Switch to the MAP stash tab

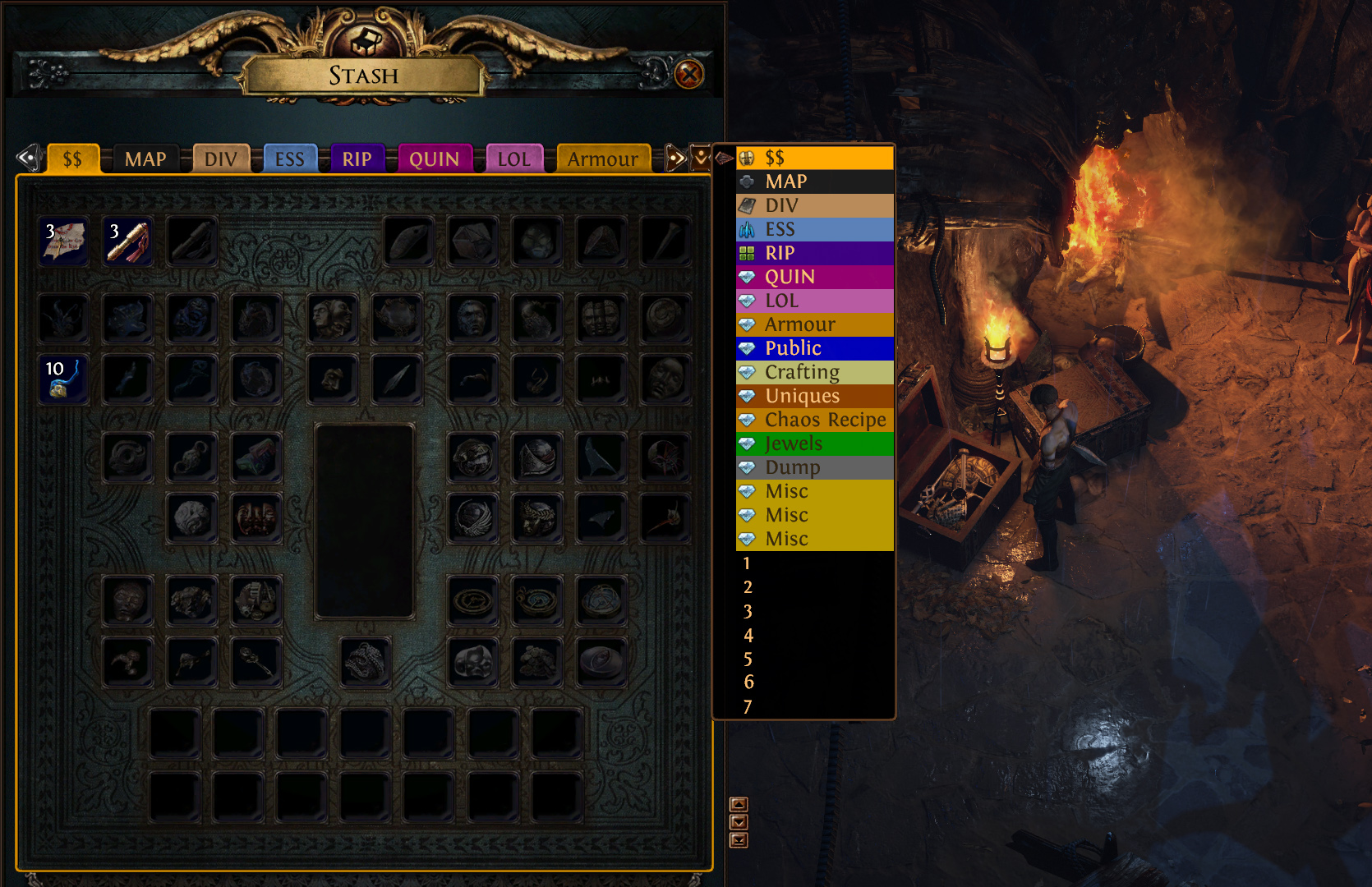pyautogui.click(x=145, y=159)
